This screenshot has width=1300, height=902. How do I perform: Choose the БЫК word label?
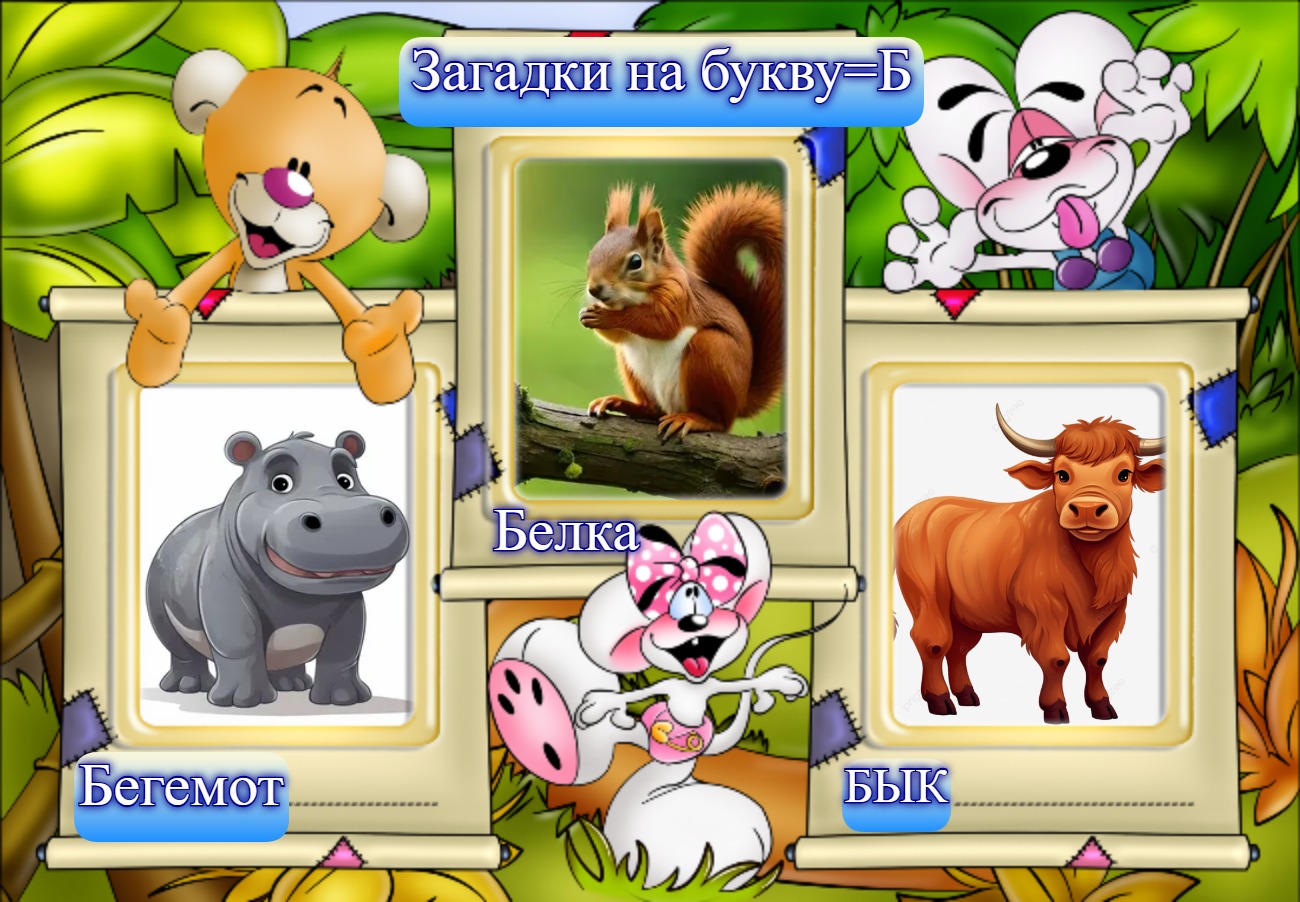click(896, 788)
